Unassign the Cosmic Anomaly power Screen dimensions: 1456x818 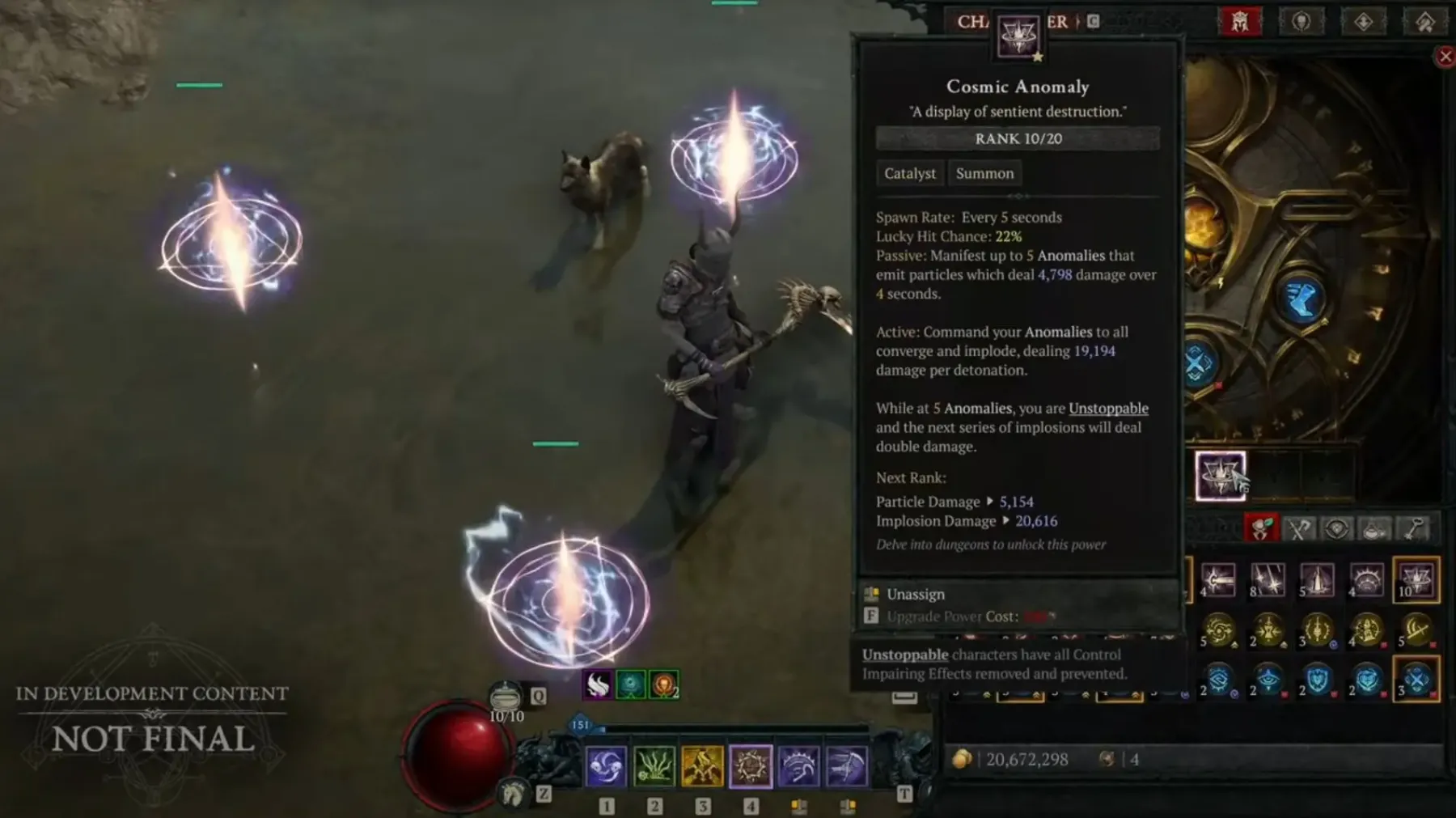[915, 594]
